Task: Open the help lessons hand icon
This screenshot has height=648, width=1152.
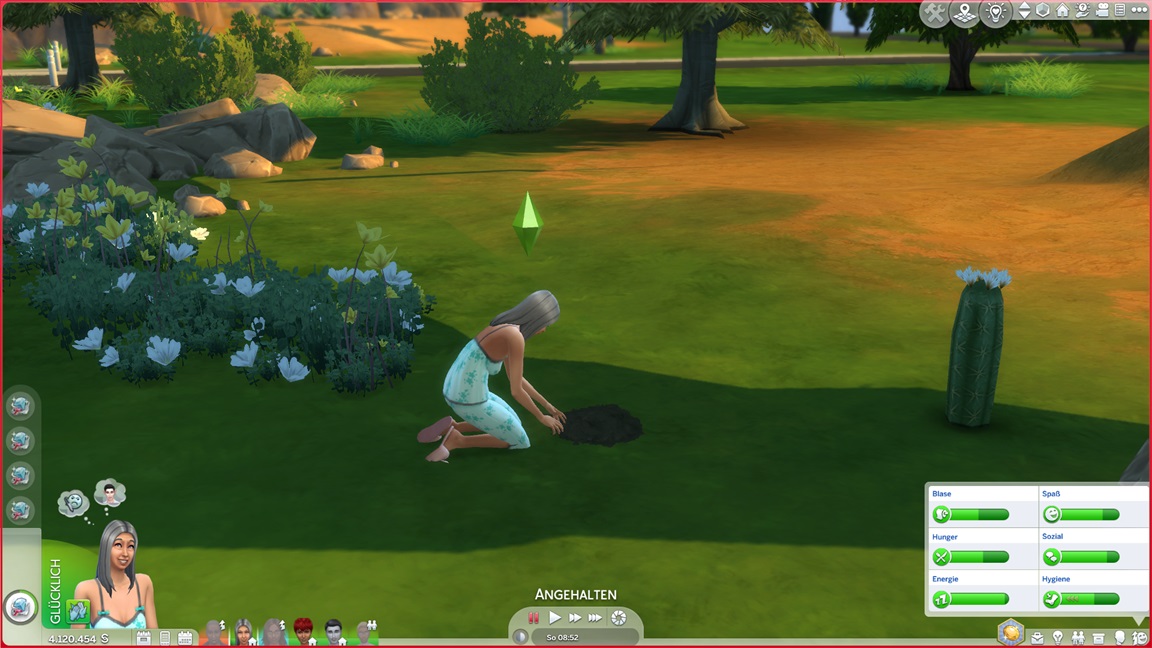Action: (x=1081, y=11)
